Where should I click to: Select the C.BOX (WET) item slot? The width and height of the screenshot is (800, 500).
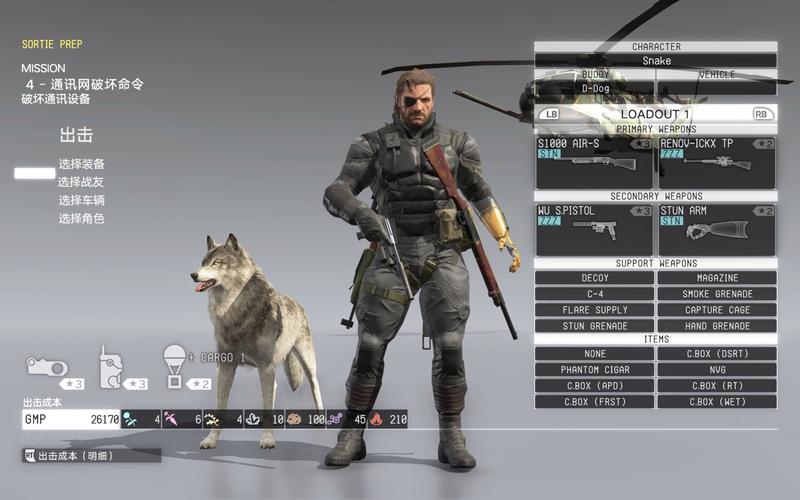(x=717, y=402)
